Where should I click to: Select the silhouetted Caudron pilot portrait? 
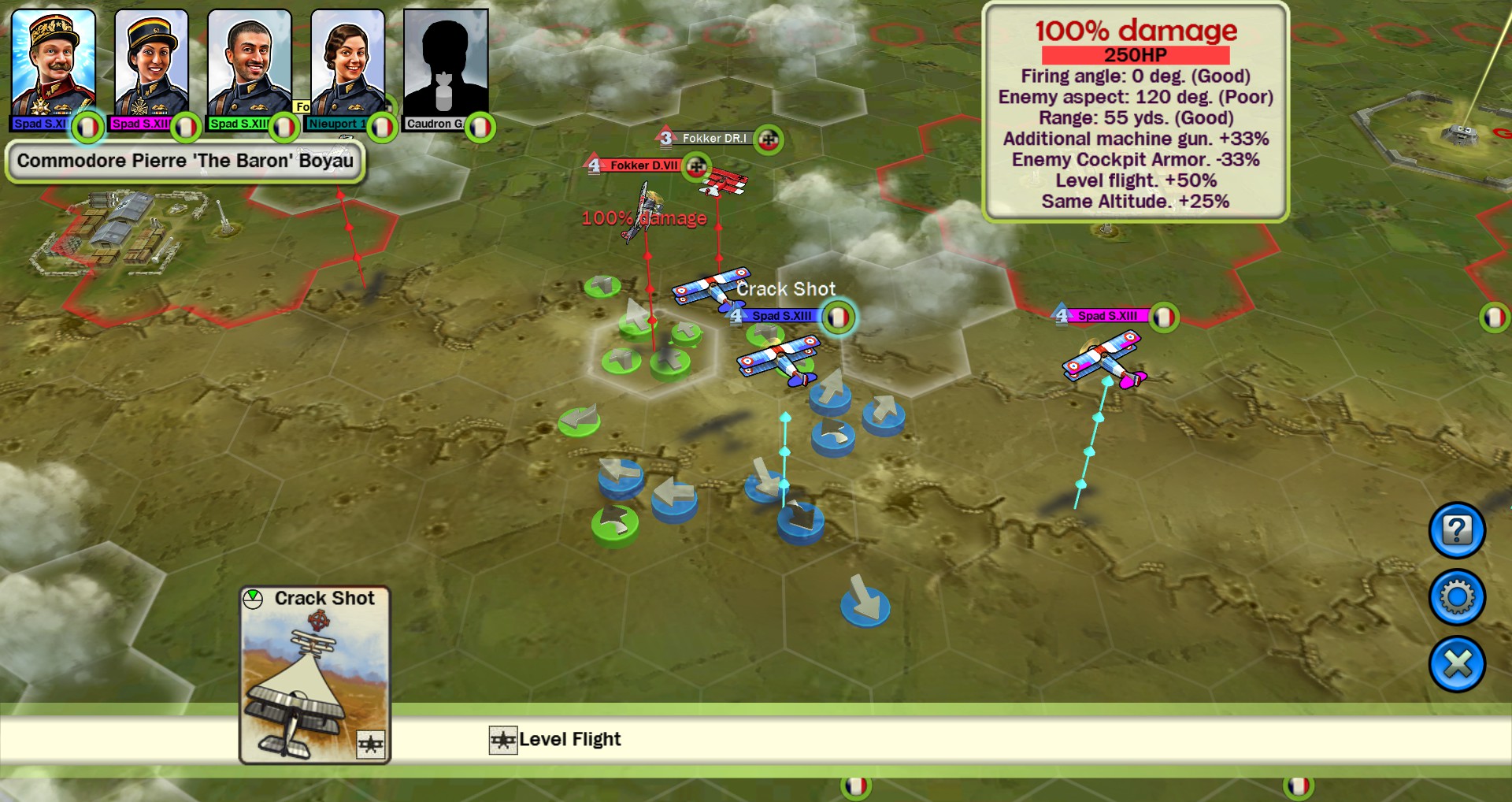click(445, 65)
